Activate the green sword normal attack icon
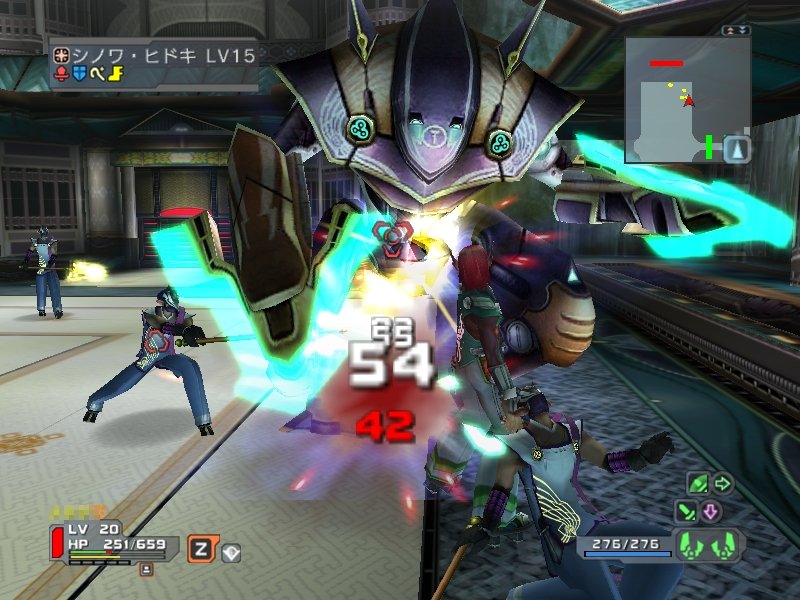 pos(698,484)
